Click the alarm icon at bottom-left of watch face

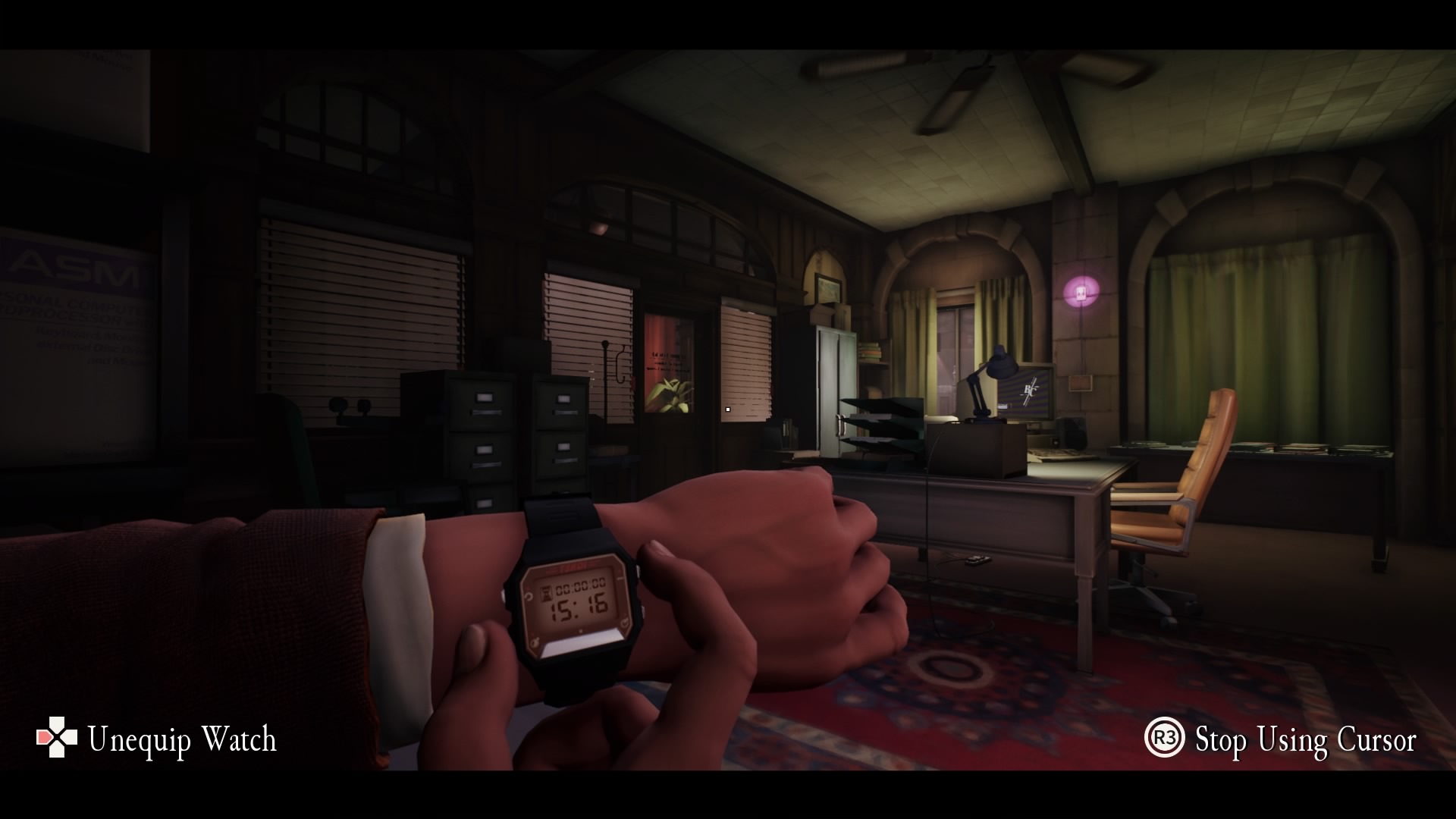534,642
